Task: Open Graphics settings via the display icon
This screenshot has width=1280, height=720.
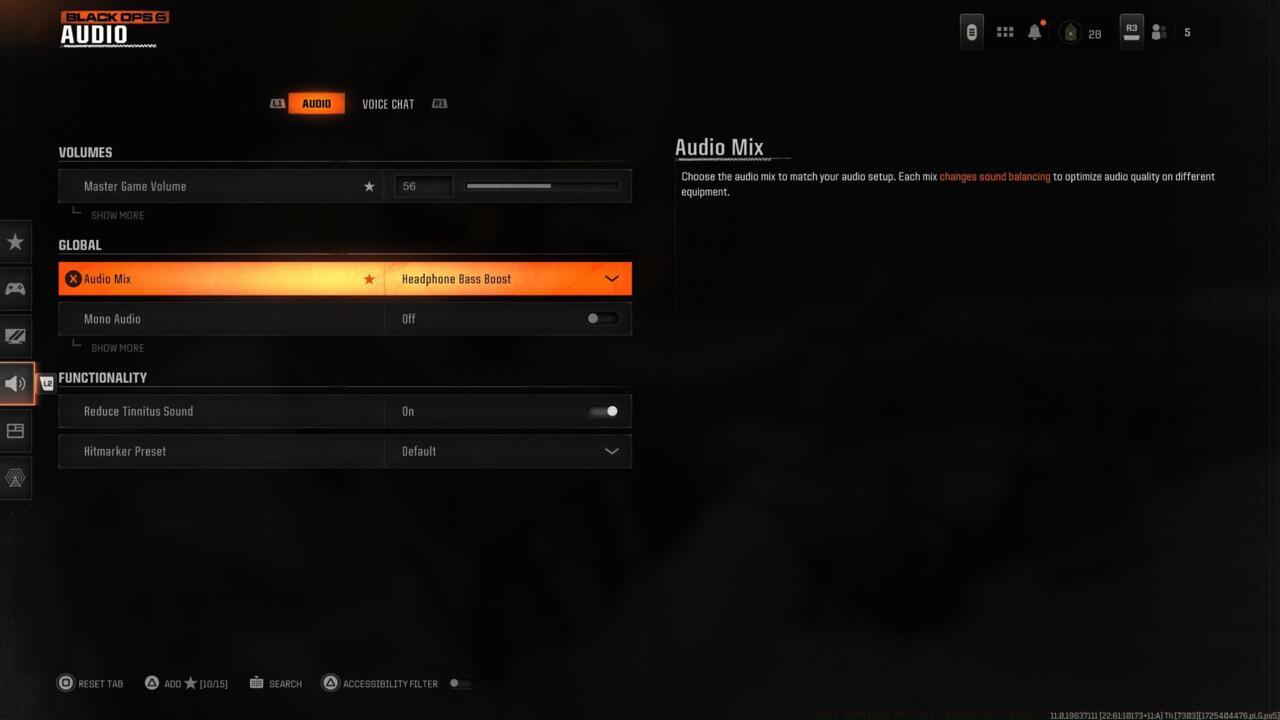Action: click(x=15, y=335)
